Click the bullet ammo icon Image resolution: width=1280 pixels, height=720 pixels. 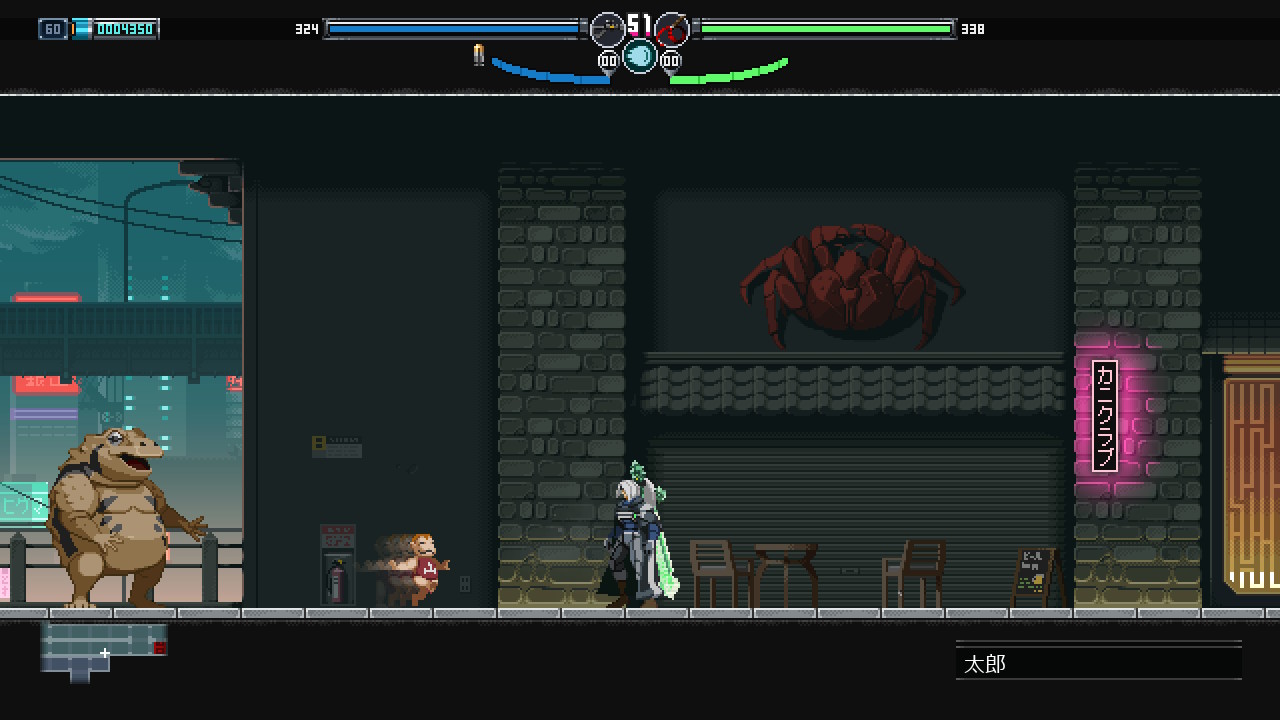pos(479,56)
